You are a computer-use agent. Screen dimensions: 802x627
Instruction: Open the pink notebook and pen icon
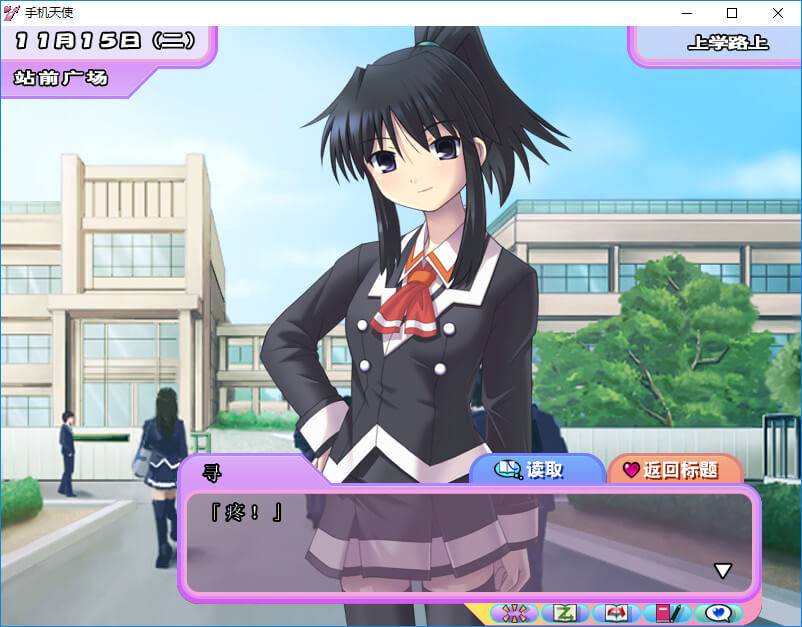pyautogui.click(x=667, y=612)
